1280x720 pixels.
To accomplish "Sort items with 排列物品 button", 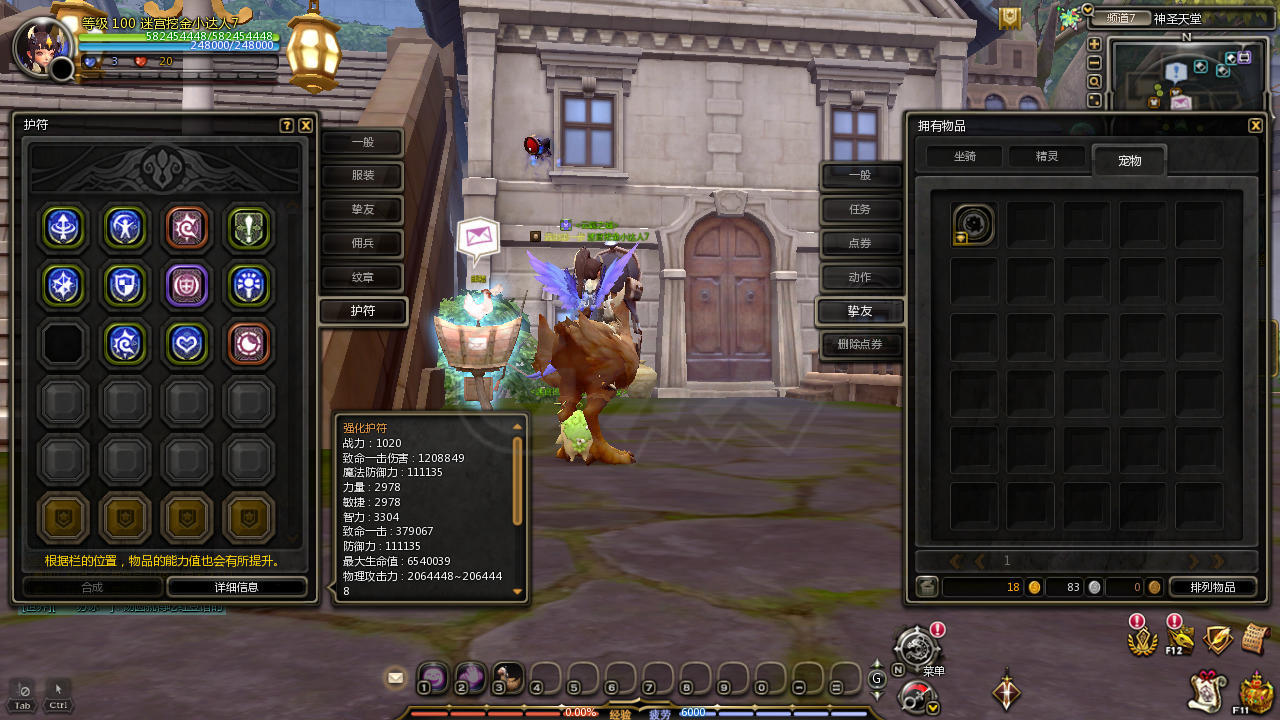I will pyautogui.click(x=1213, y=587).
